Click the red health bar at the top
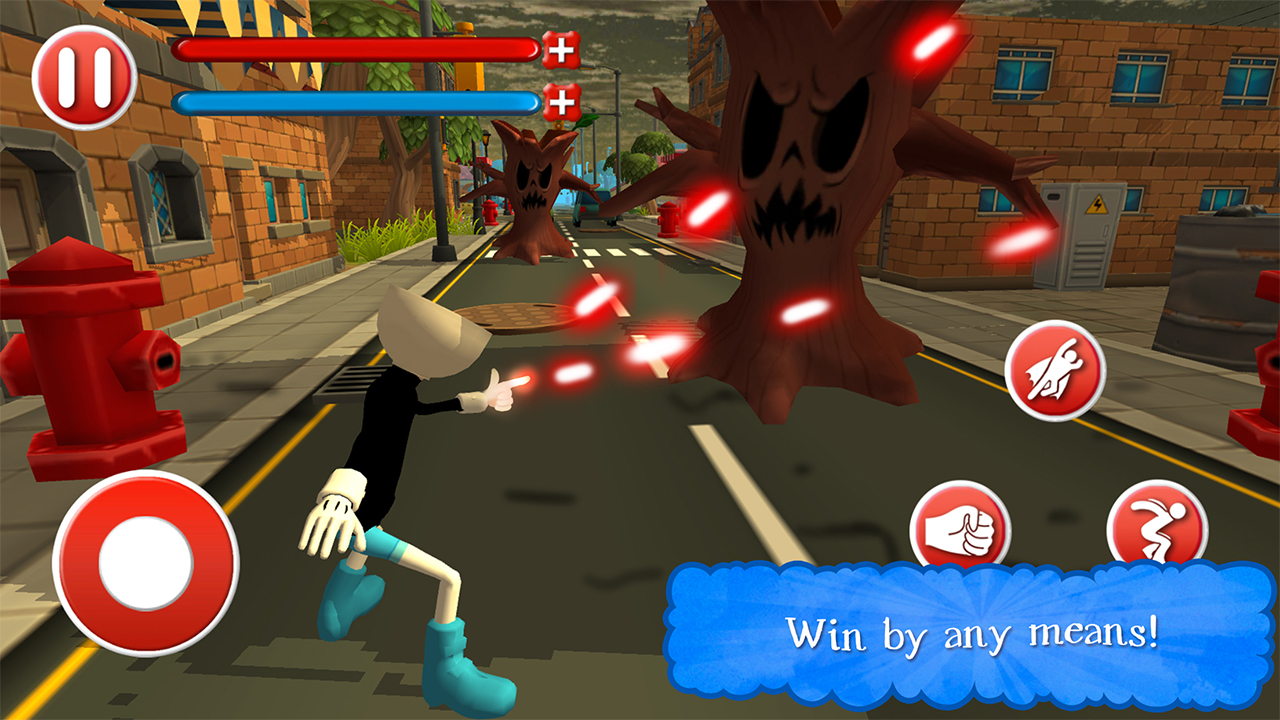 pyautogui.click(x=355, y=50)
